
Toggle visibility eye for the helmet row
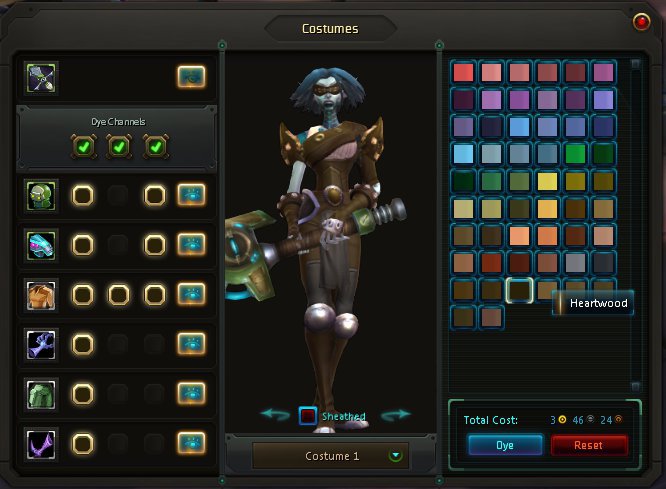click(x=191, y=195)
